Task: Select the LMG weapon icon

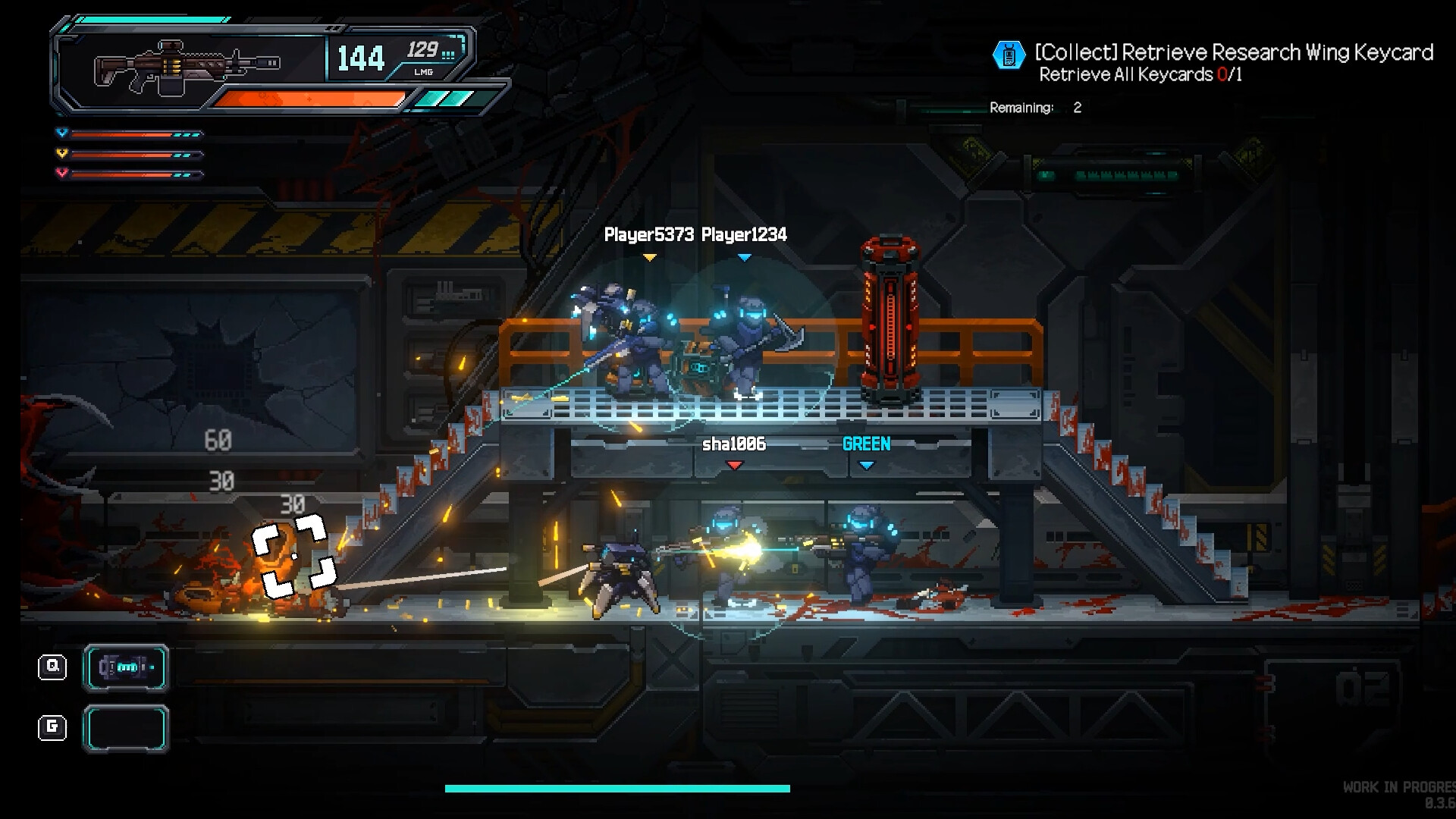Action: (187, 66)
